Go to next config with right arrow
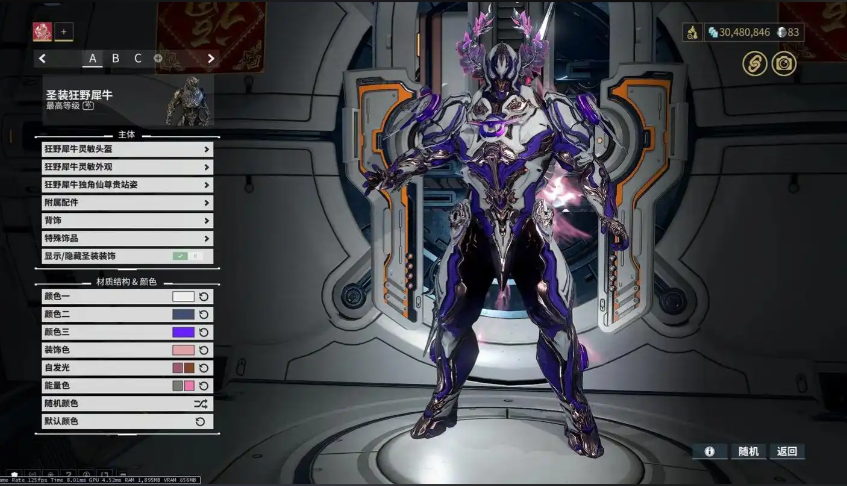847x486 pixels. coord(211,58)
